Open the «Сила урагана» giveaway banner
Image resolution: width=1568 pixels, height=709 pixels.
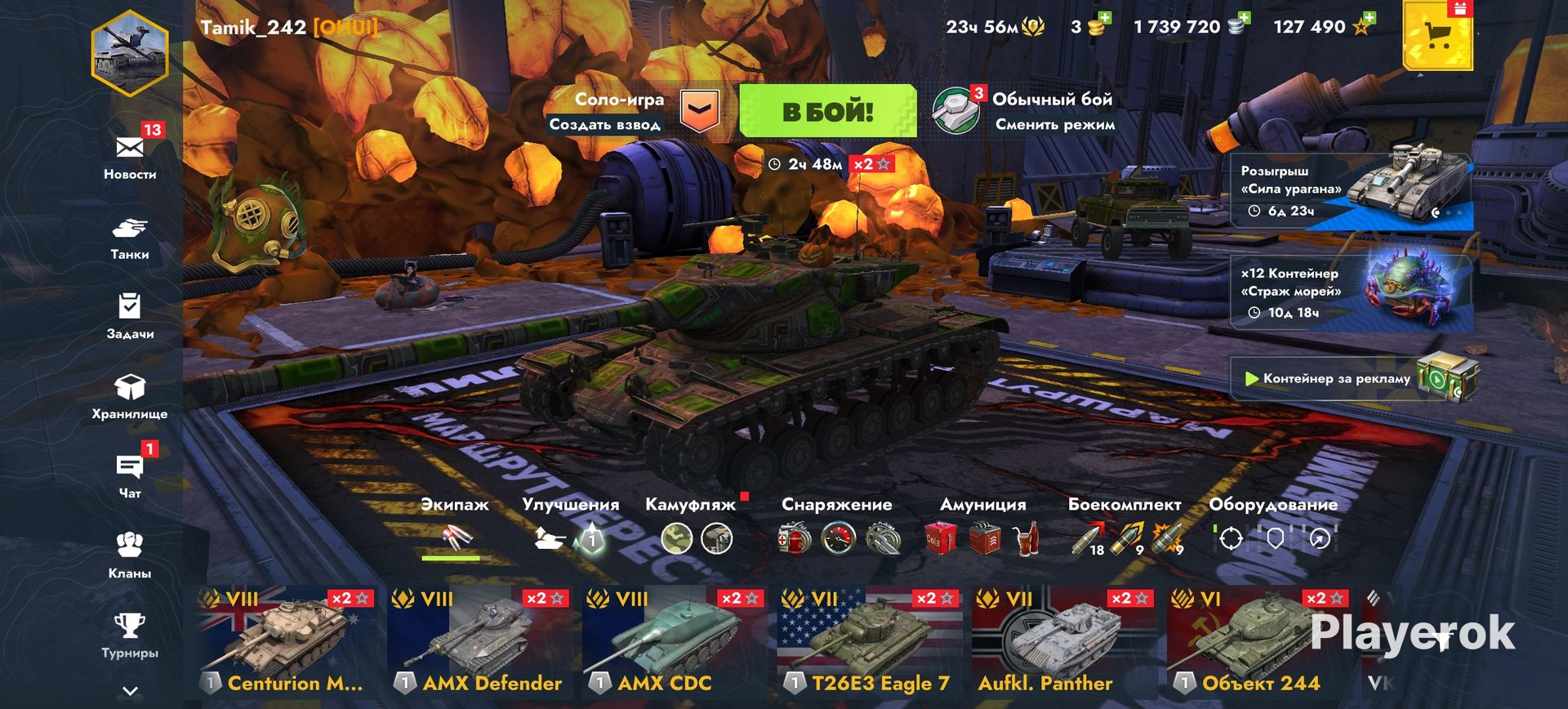(x=1352, y=191)
